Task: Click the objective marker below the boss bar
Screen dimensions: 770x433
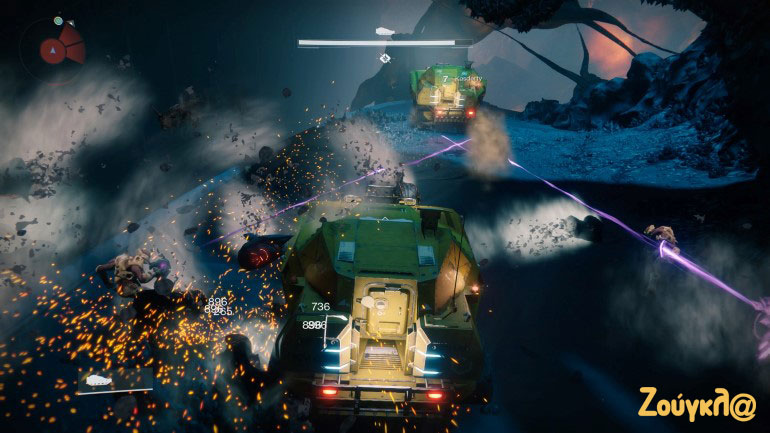Action: click(384, 58)
